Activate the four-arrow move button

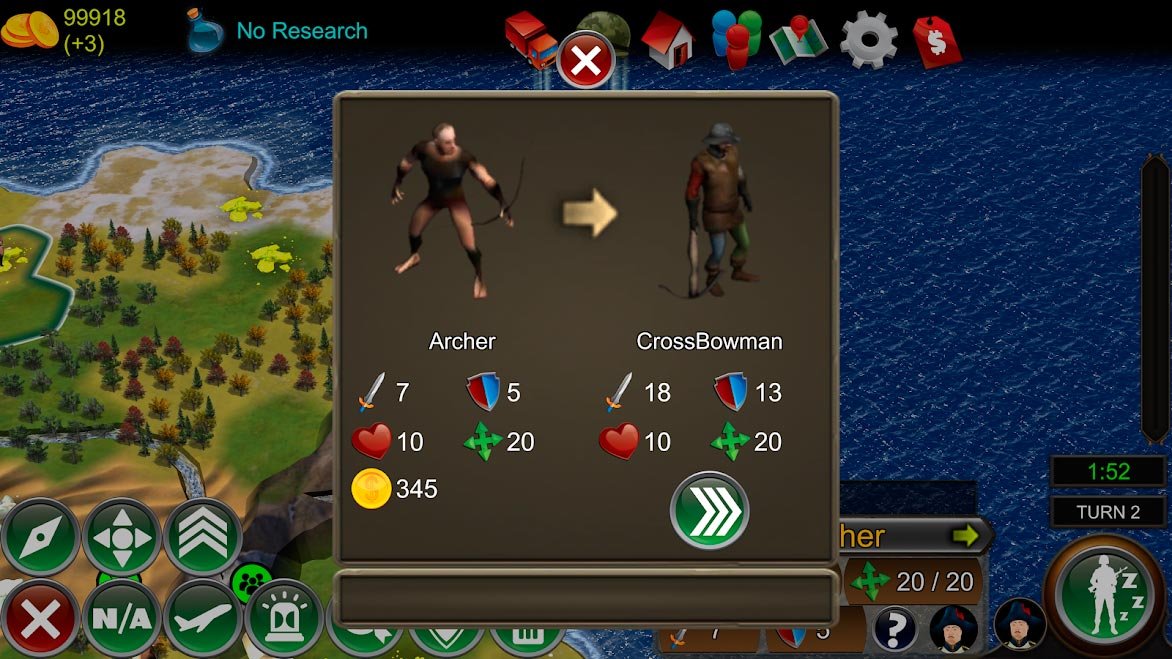click(122, 537)
